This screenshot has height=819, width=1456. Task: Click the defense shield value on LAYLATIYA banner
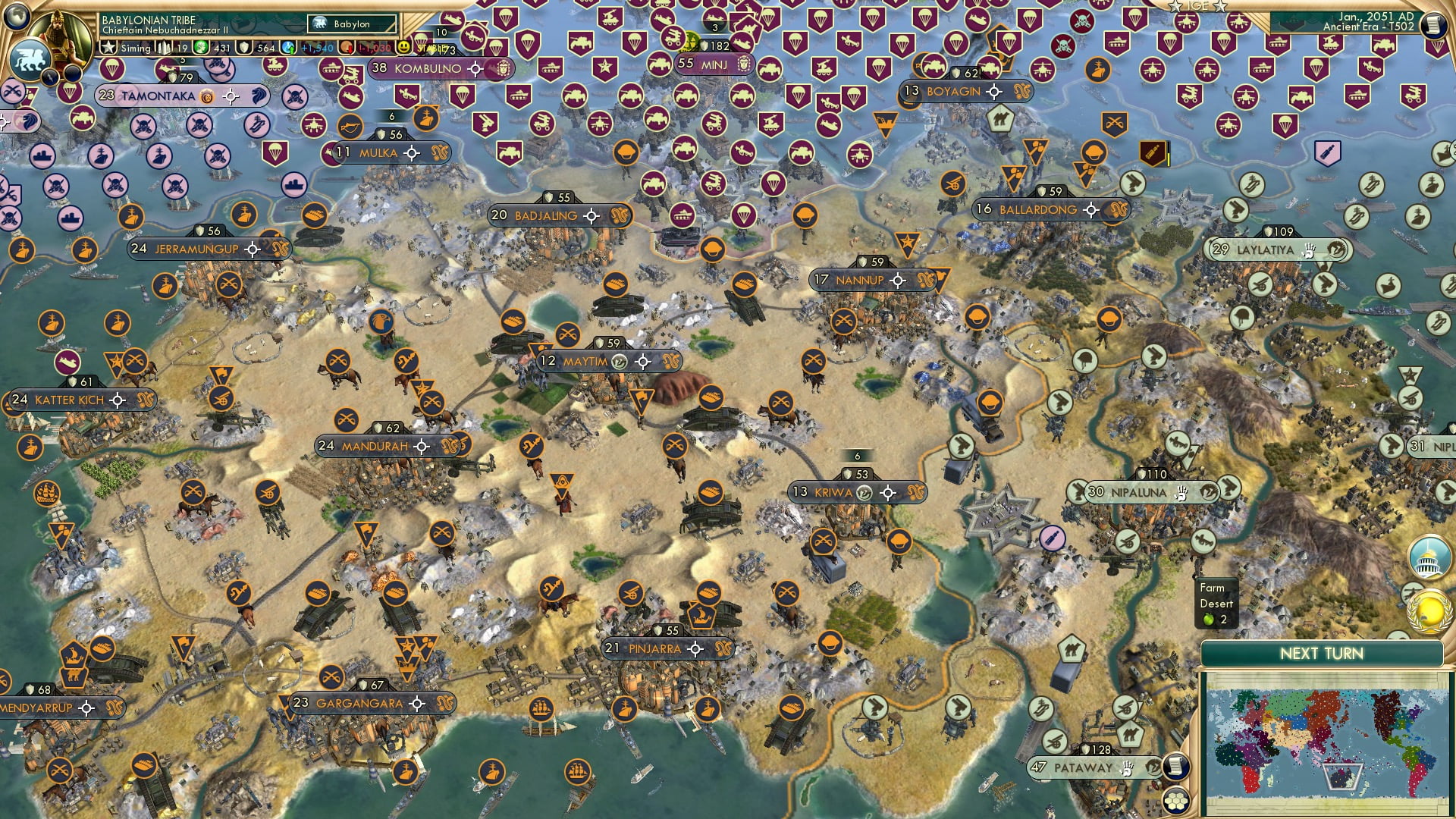click(1278, 231)
